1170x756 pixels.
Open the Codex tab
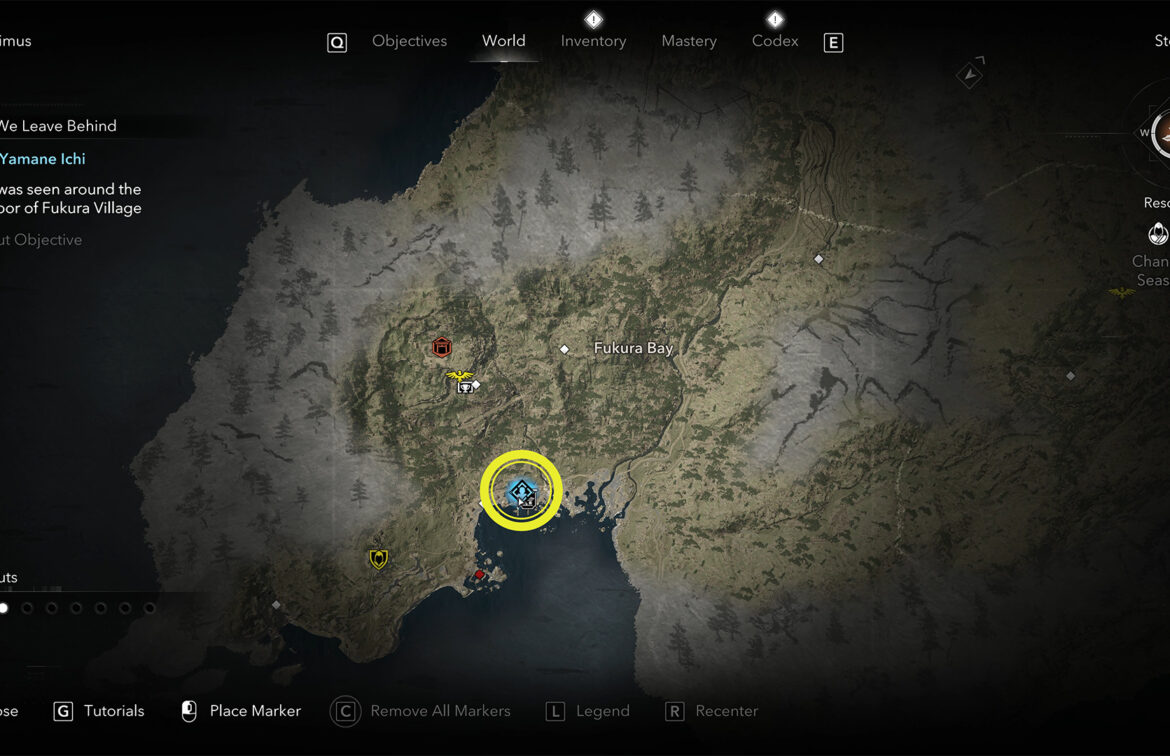pos(775,41)
